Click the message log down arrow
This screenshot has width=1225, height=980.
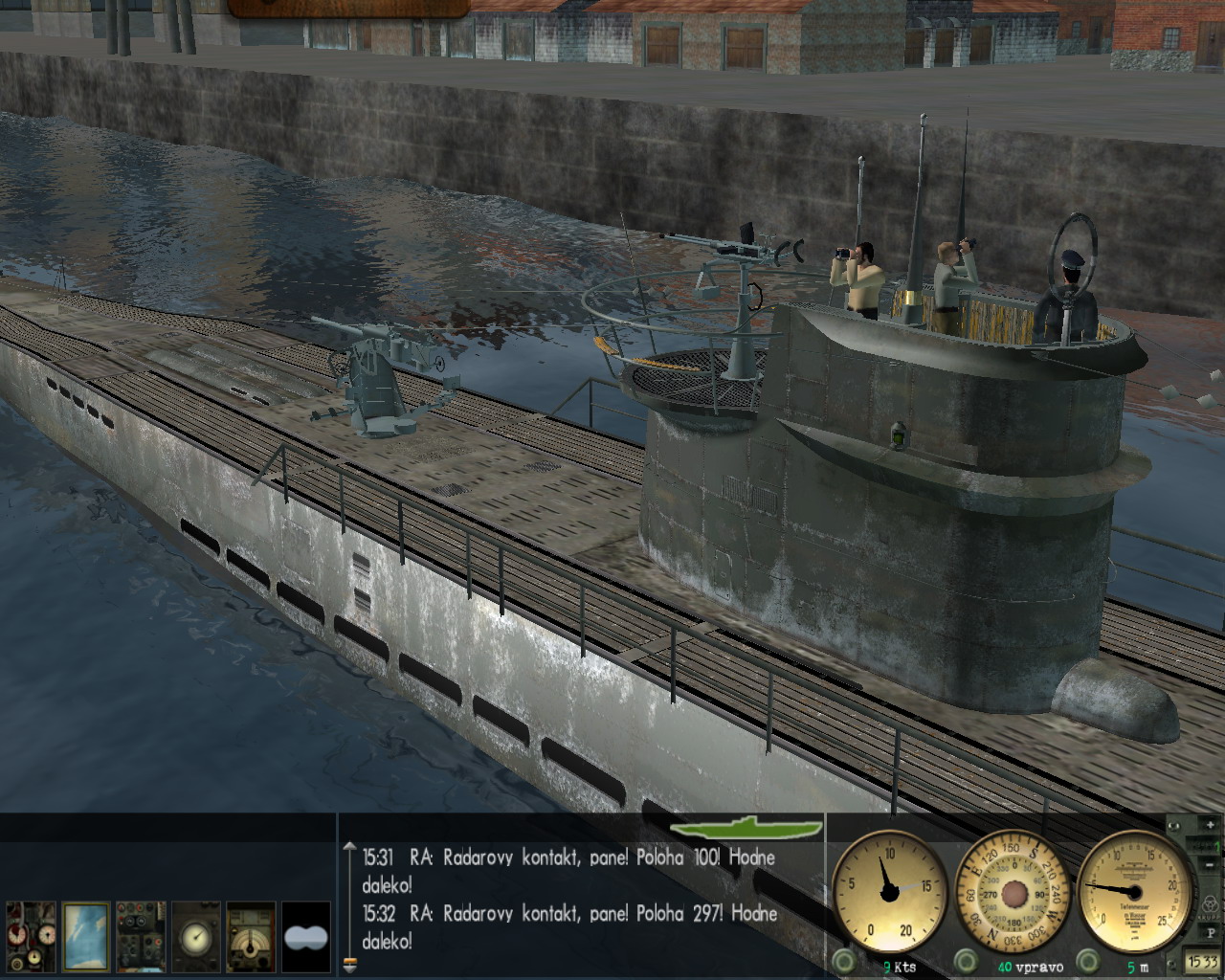(x=349, y=967)
